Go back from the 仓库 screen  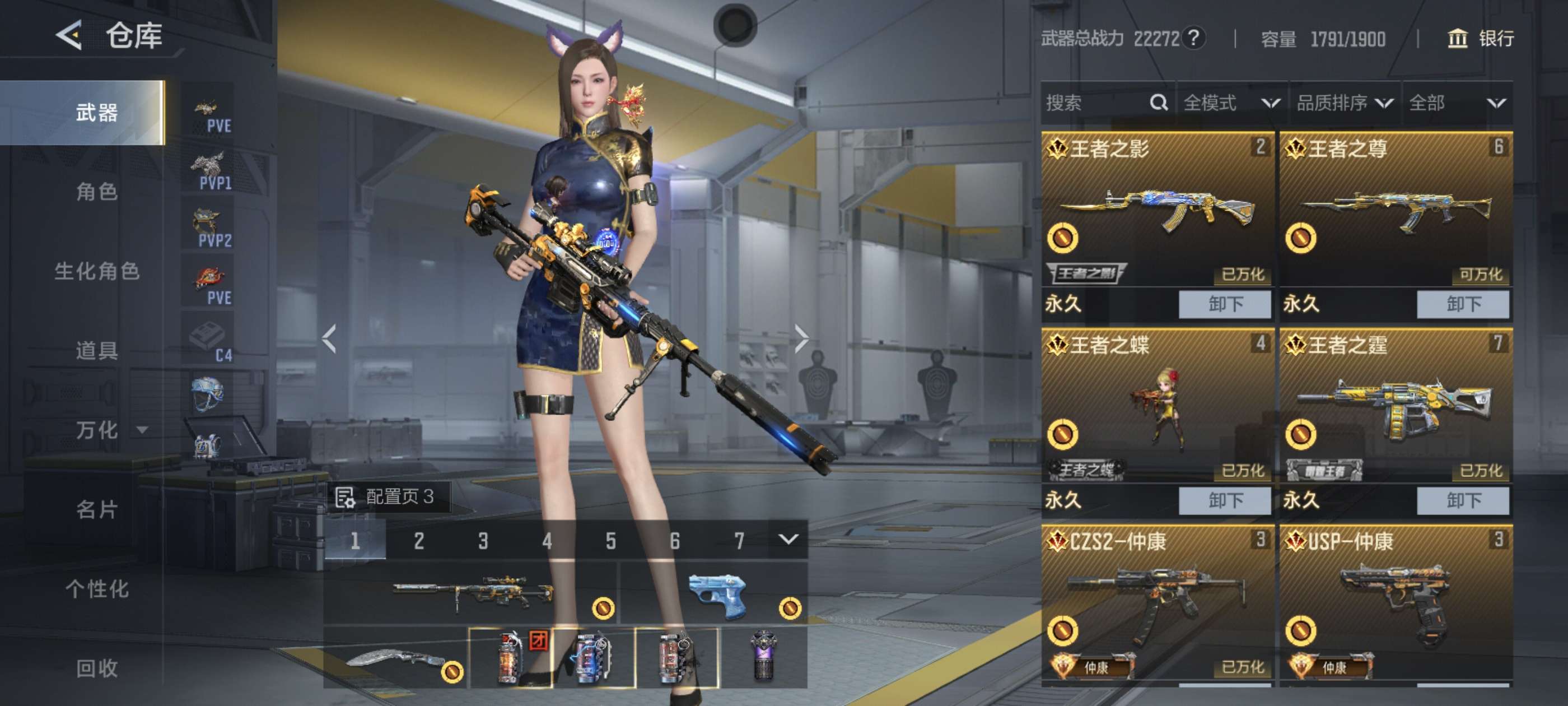tap(69, 35)
